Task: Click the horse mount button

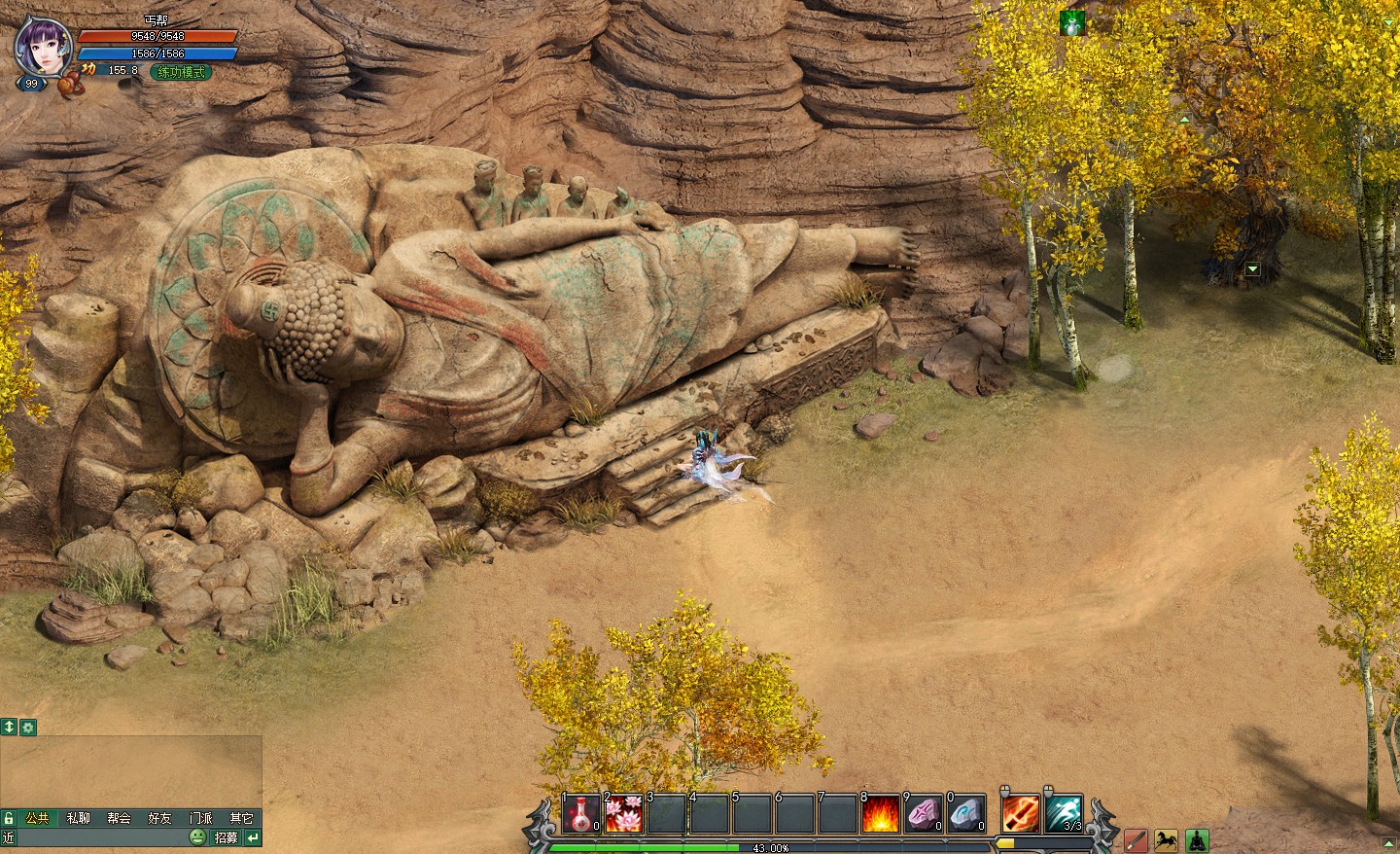Action: (x=1166, y=840)
